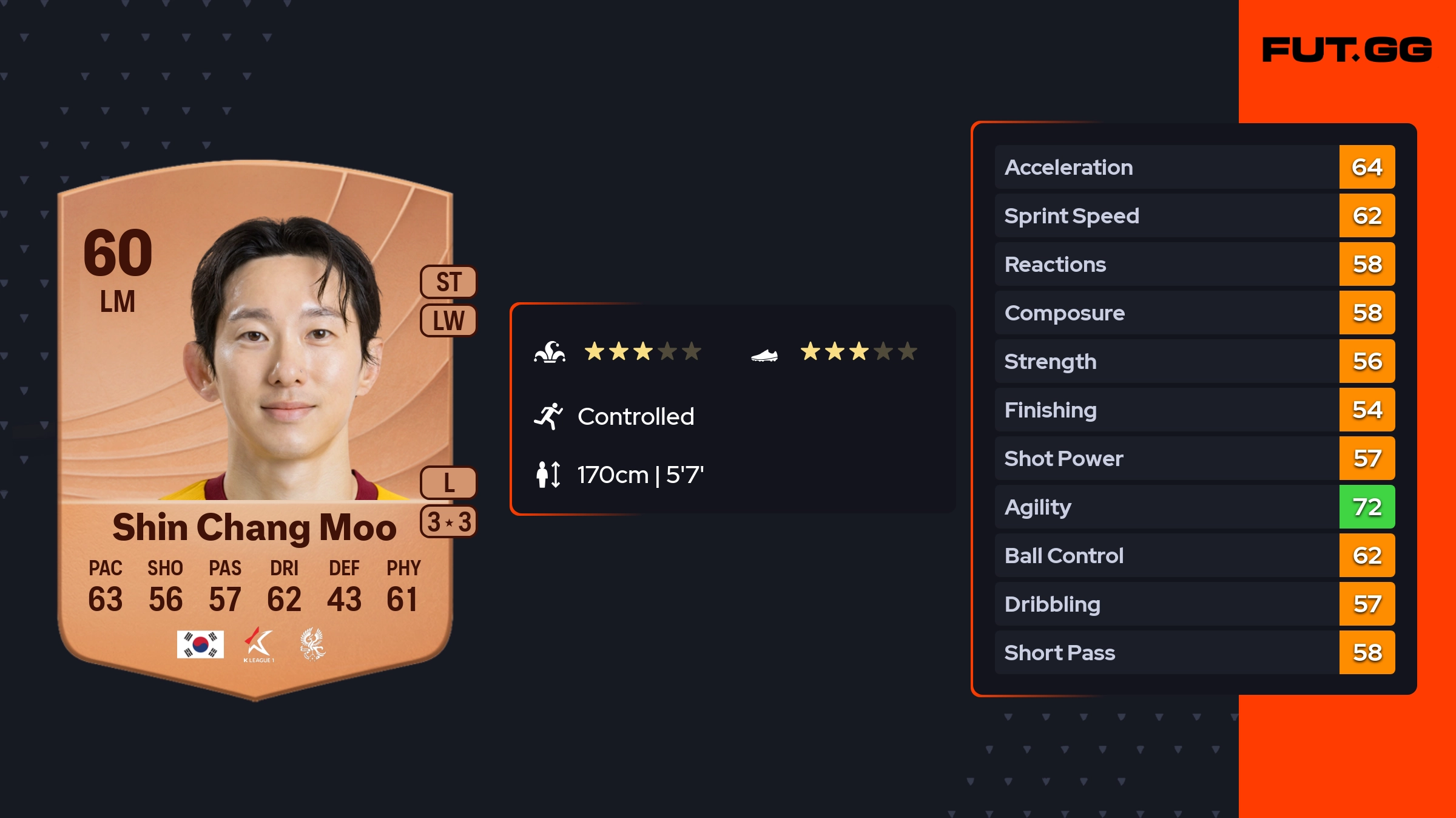
Task: Click the 3-star skill and weak foot badge
Action: 448,522
